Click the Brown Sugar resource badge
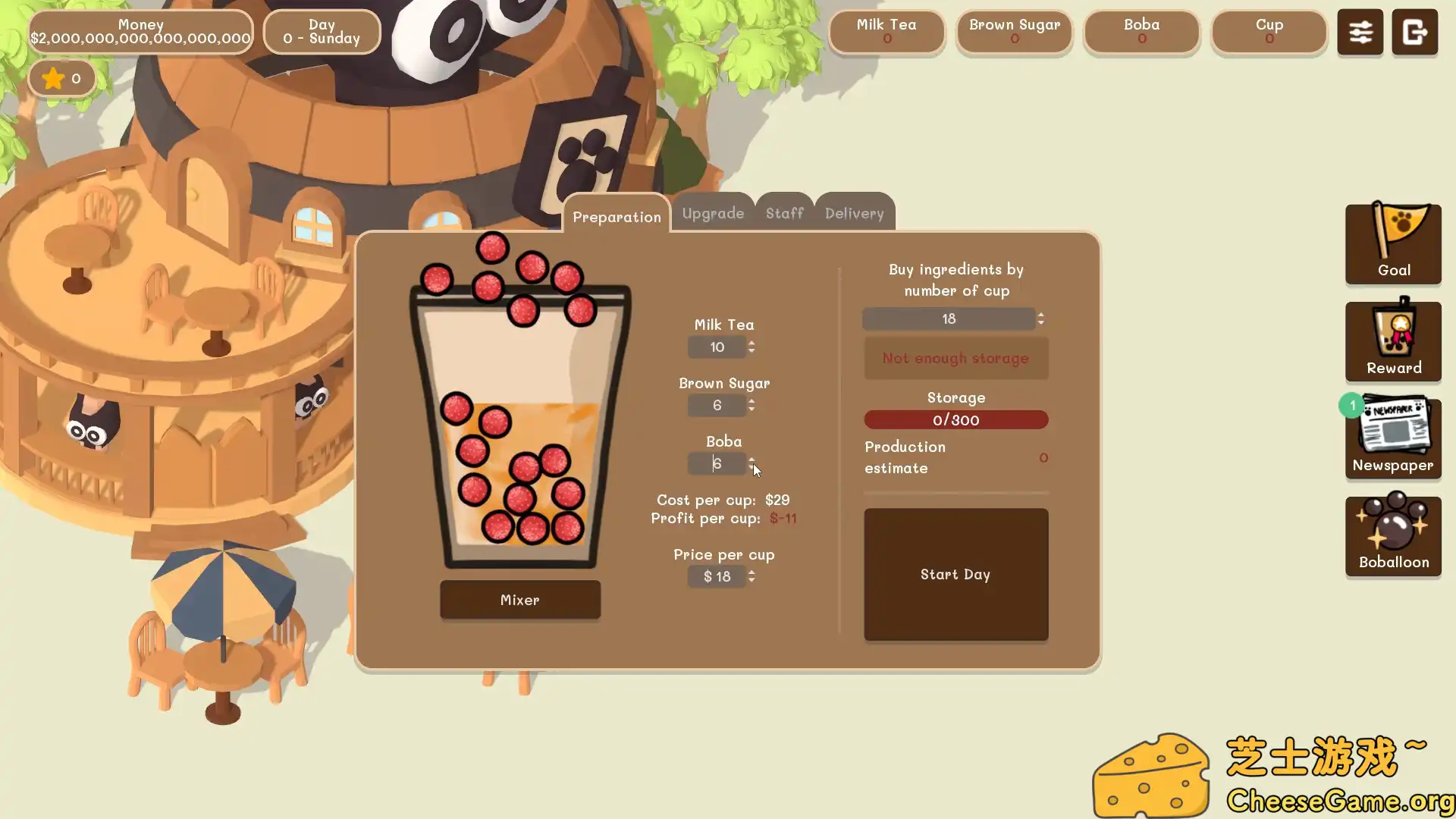The width and height of the screenshot is (1456, 819). 1014,32
